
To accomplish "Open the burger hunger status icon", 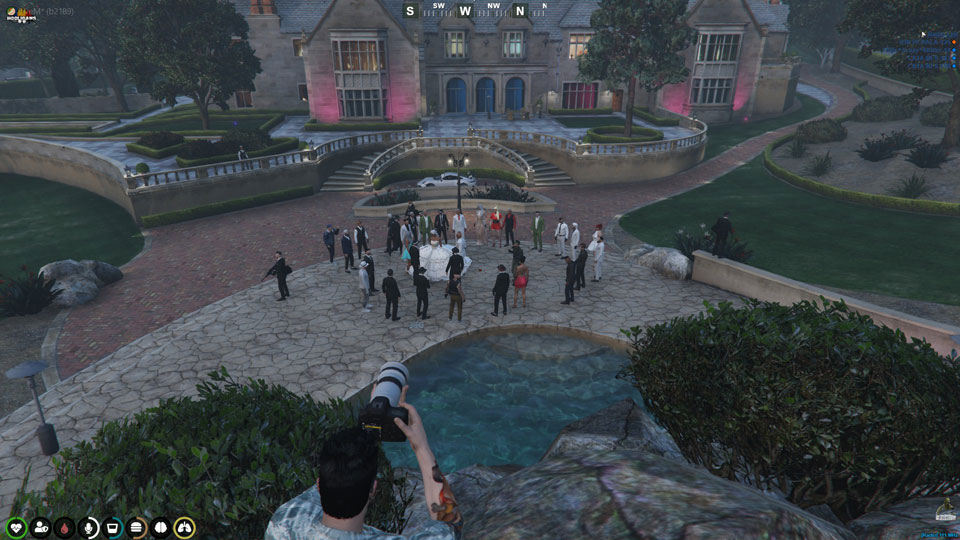I will point(137,527).
